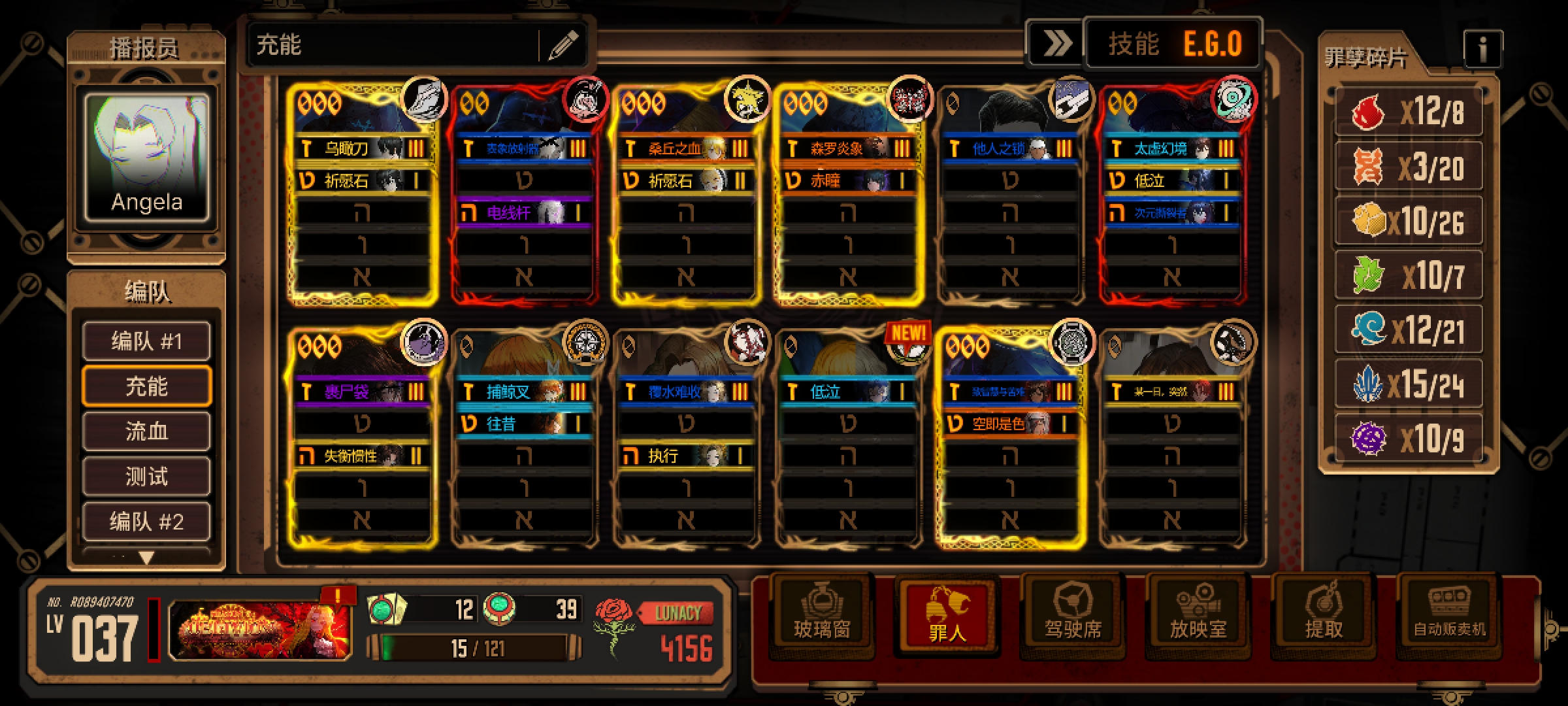Select team 编队 #1

tap(146, 341)
